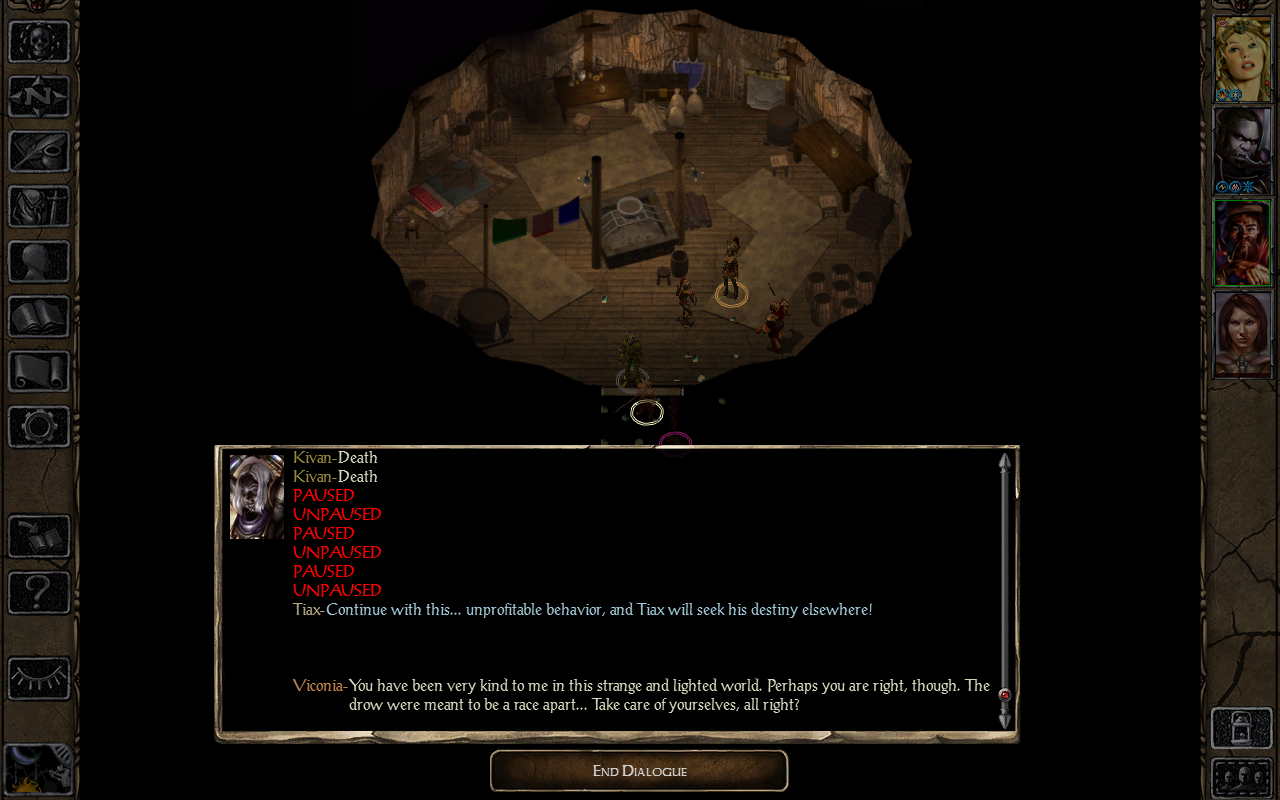Click the dialogue log scrollbar down arrow
Image resolution: width=1280 pixels, height=800 pixels.
(1005, 719)
